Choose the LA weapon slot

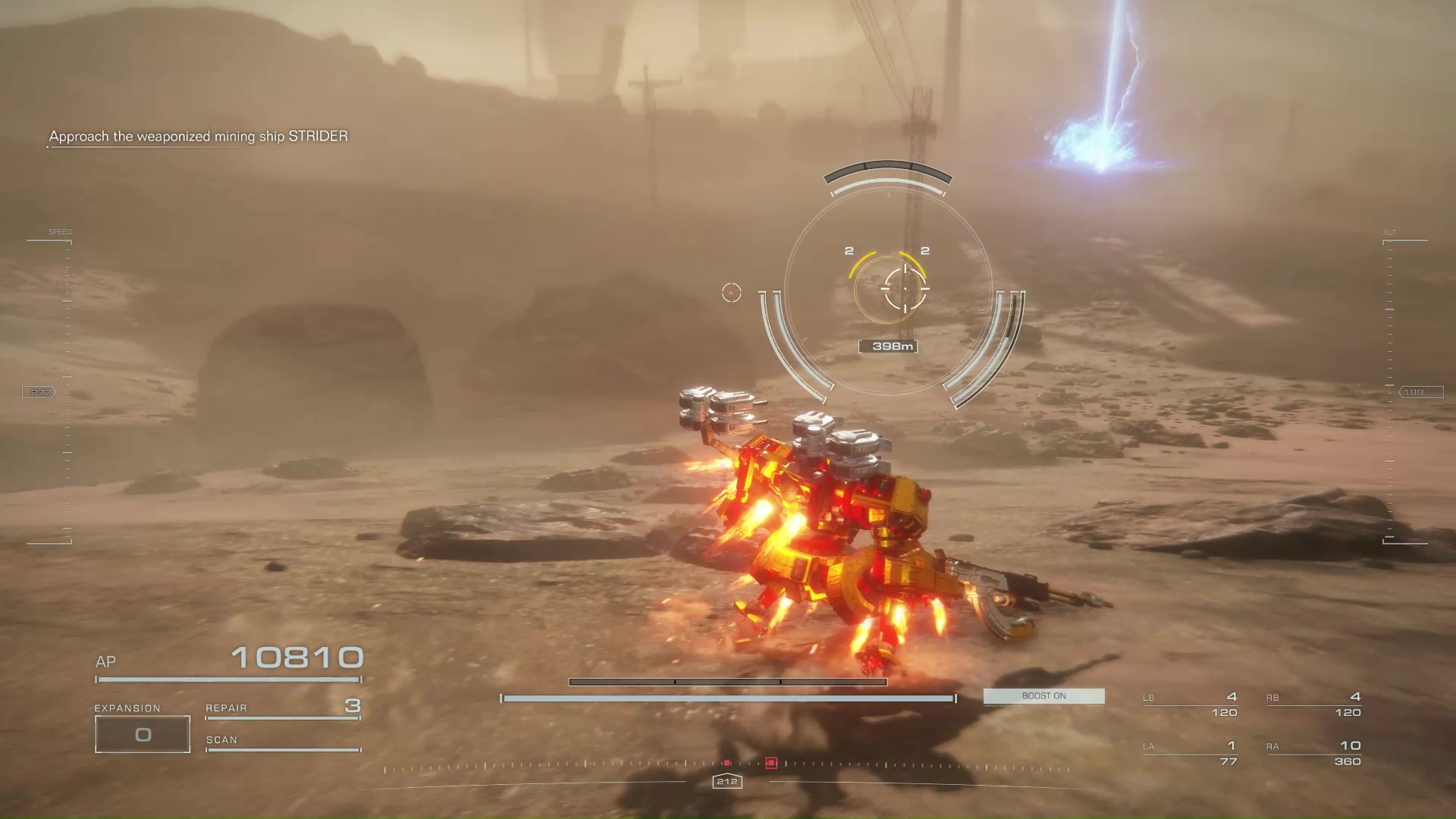point(1190,753)
